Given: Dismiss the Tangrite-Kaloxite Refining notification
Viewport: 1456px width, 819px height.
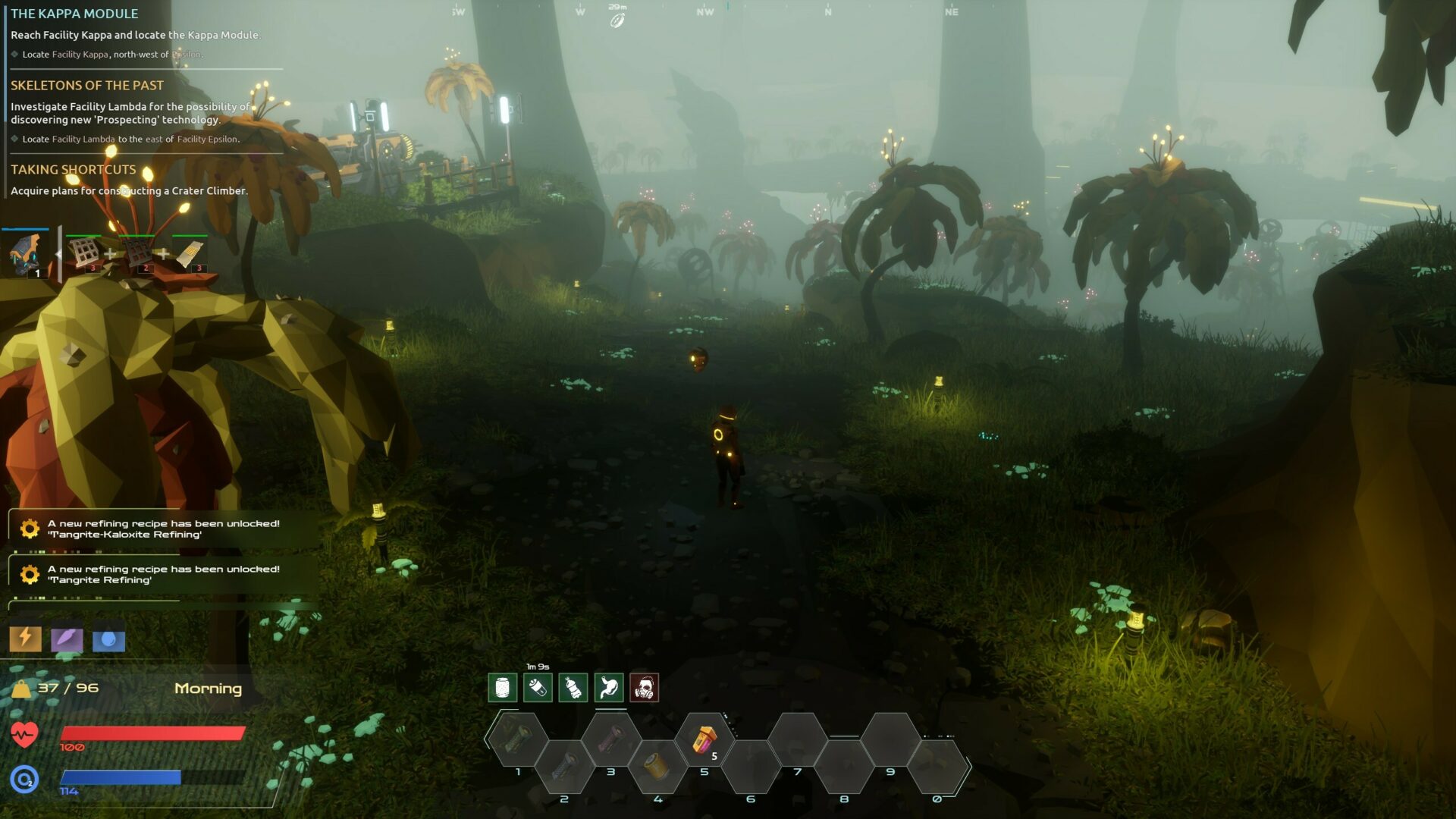Looking at the screenshot, I should (x=163, y=529).
